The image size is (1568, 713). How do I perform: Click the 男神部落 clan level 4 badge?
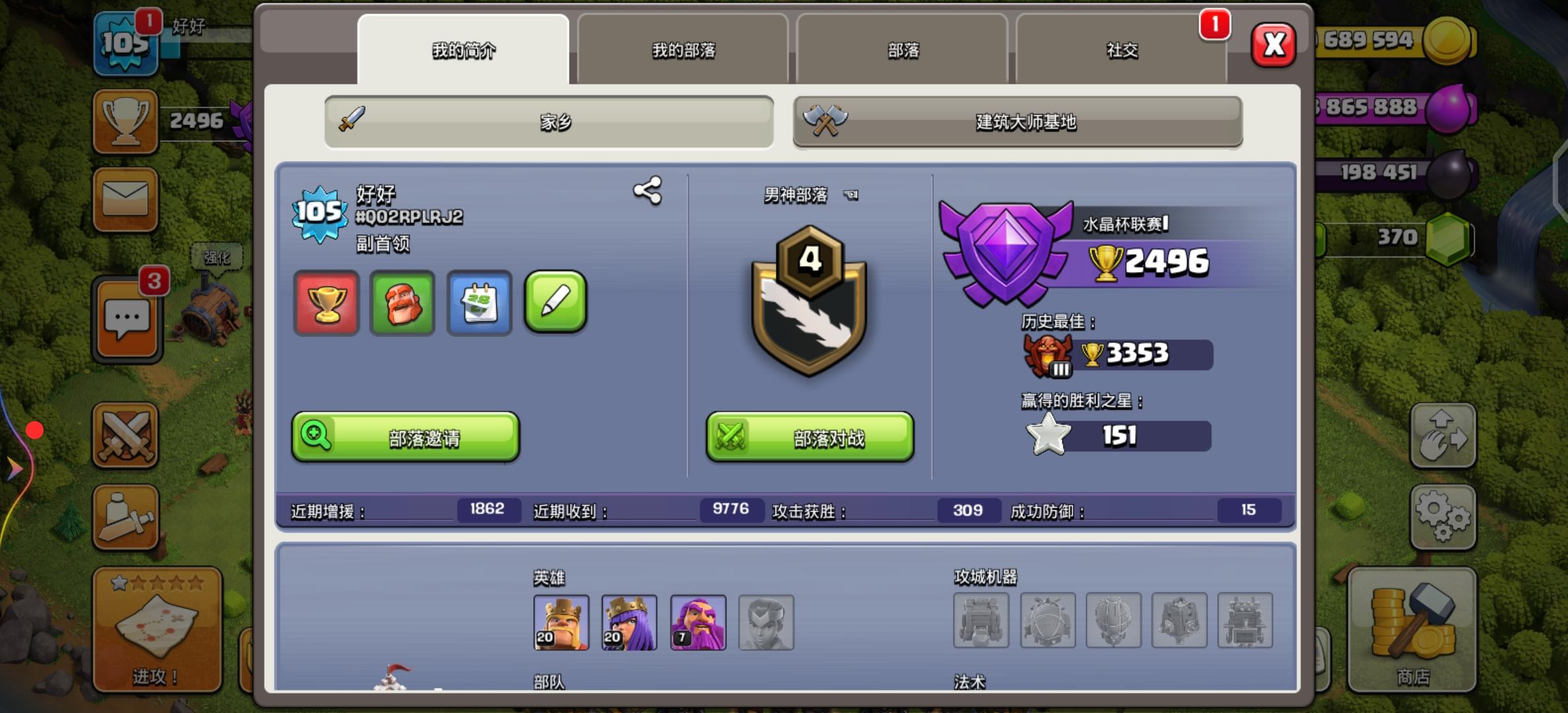click(x=809, y=304)
